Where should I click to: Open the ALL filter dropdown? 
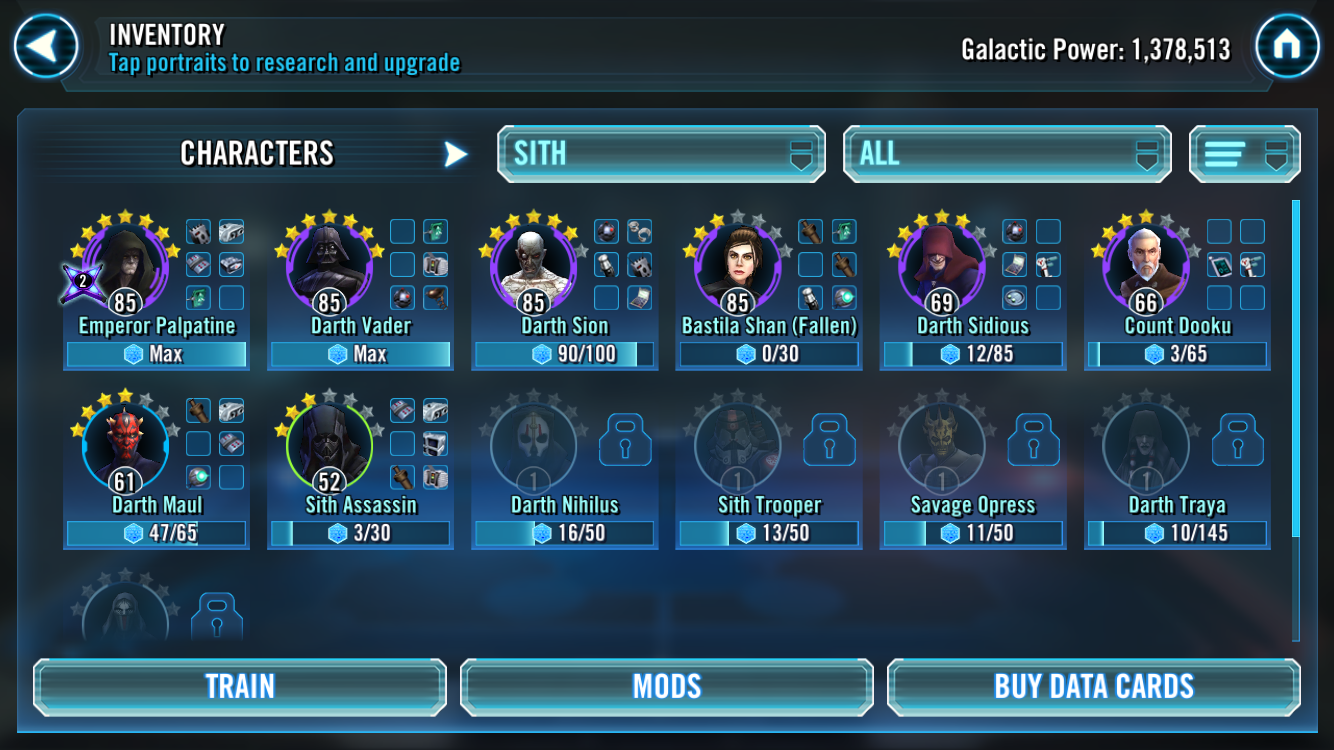(1006, 153)
